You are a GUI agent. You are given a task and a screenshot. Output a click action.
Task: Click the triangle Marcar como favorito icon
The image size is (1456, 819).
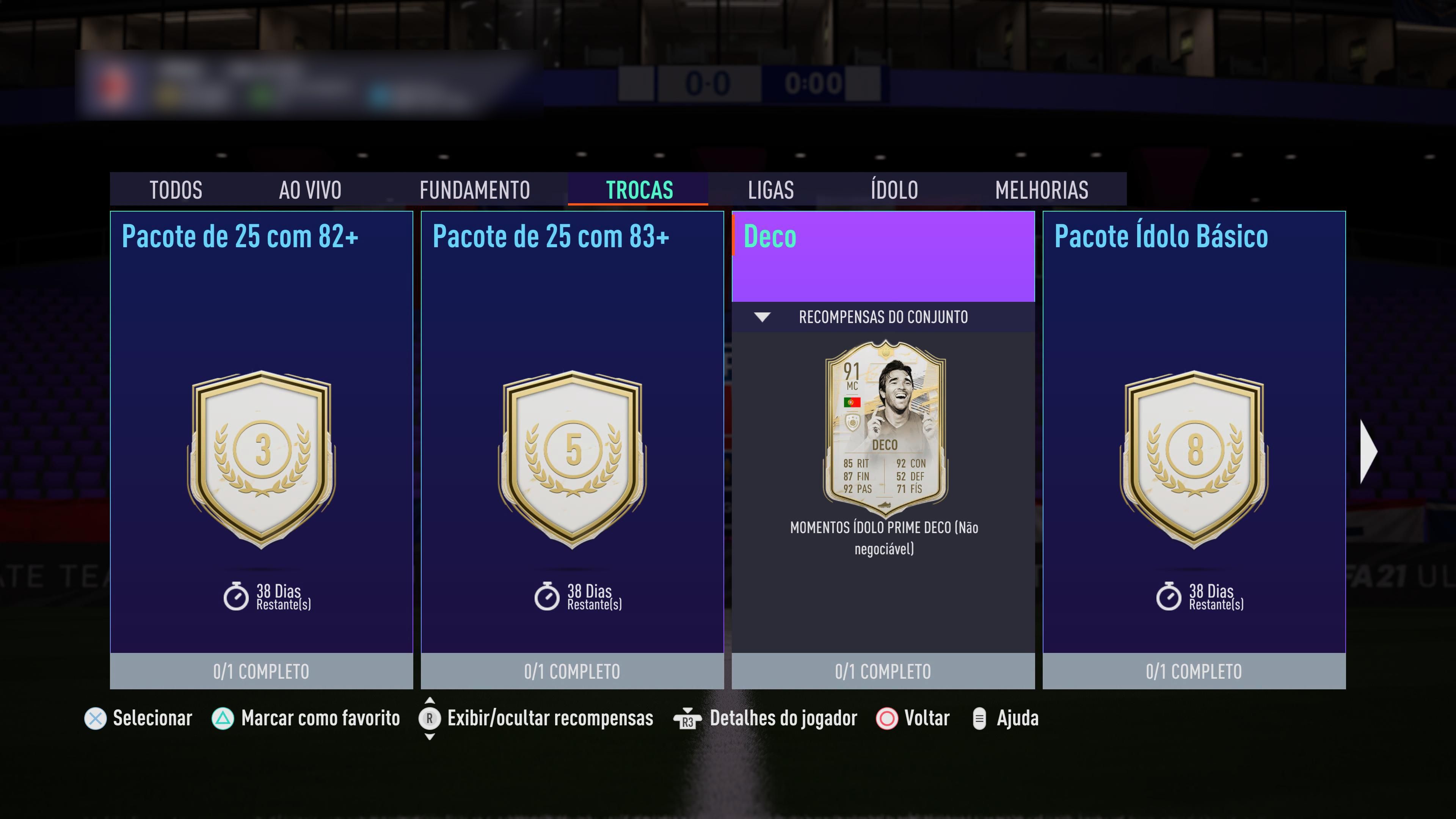pyautogui.click(x=224, y=719)
